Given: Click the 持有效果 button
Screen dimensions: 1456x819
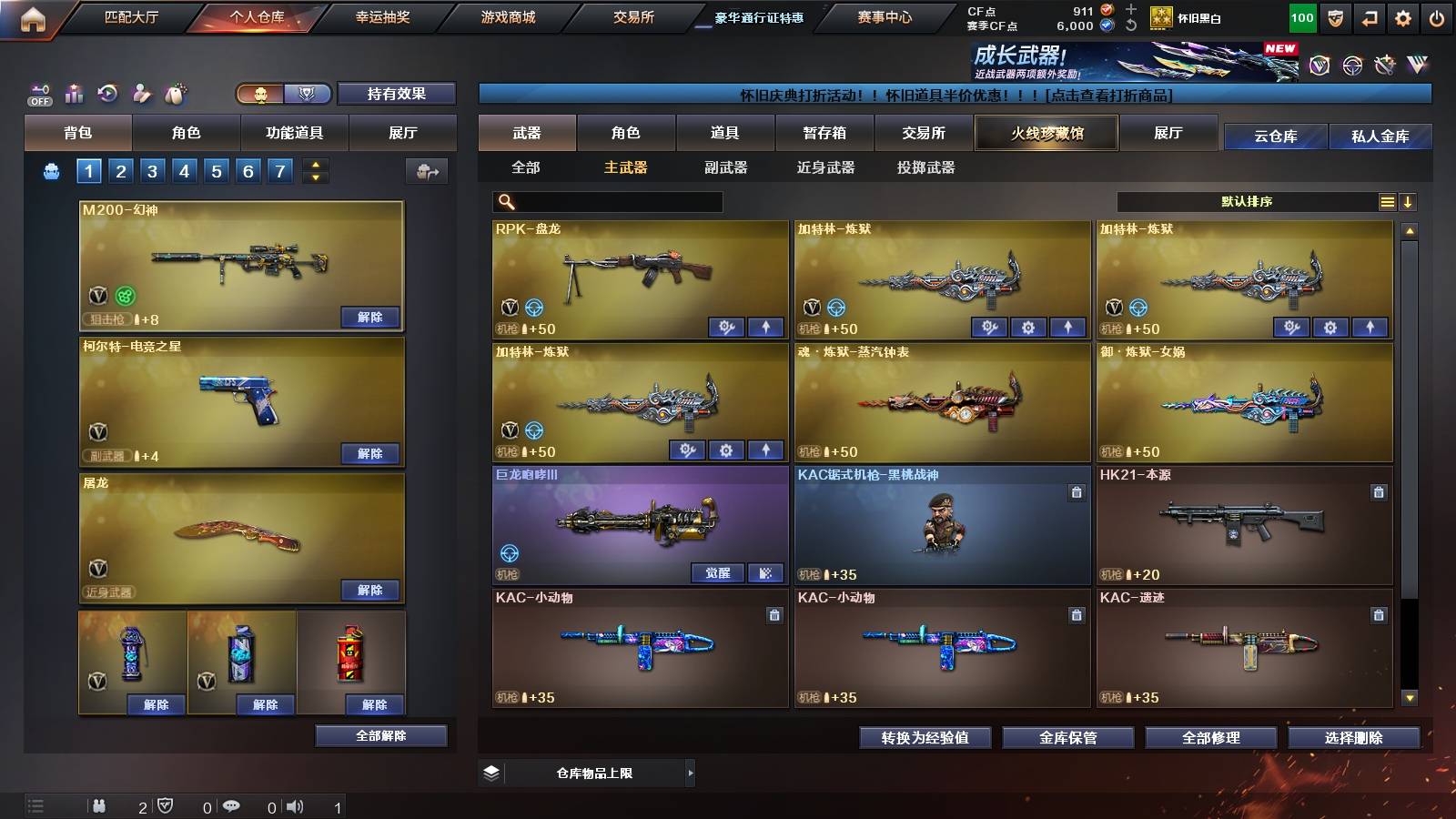Looking at the screenshot, I should [396, 94].
